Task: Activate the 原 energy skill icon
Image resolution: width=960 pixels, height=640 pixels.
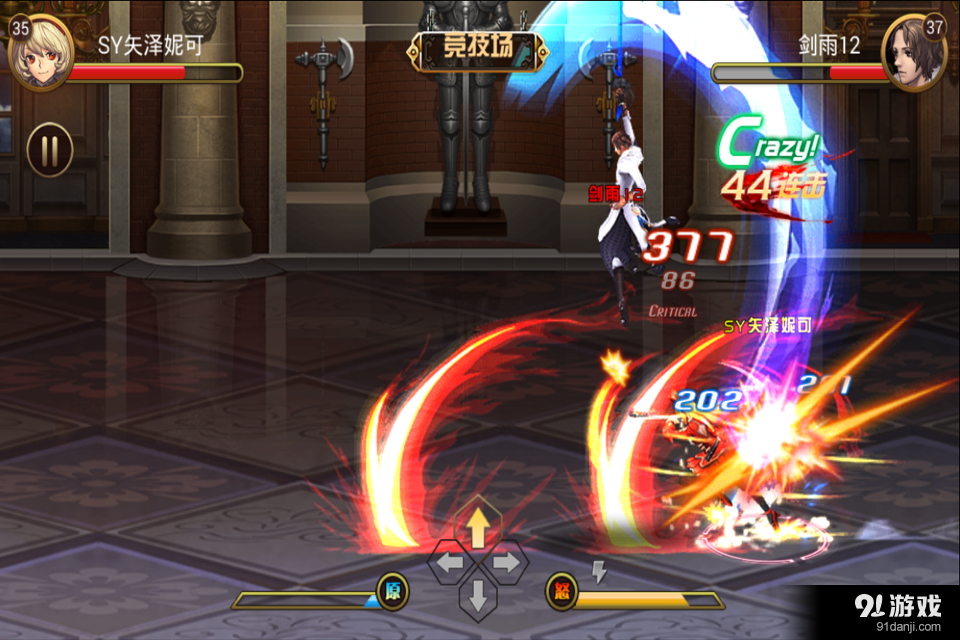Action: pyautogui.click(x=392, y=591)
